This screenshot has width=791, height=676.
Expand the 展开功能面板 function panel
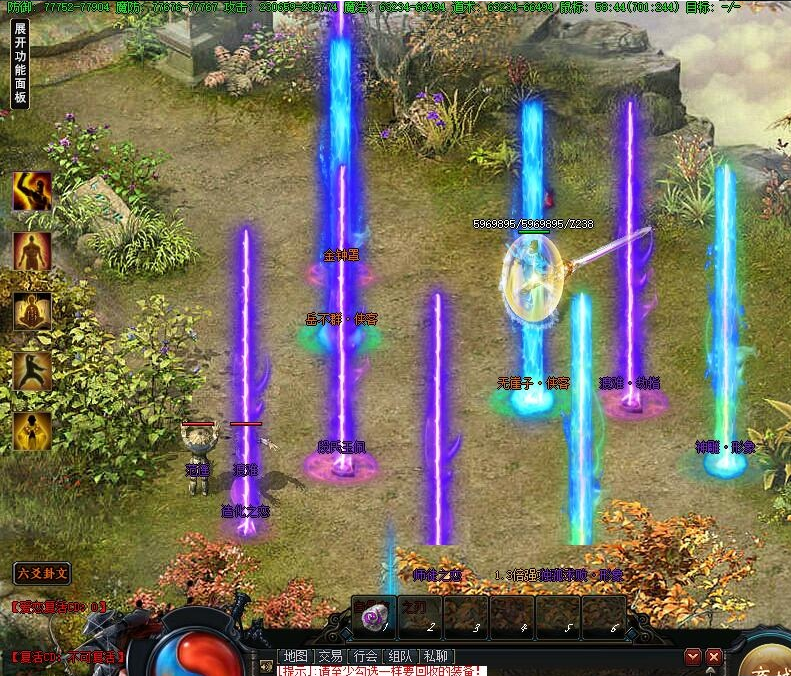(20, 64)
